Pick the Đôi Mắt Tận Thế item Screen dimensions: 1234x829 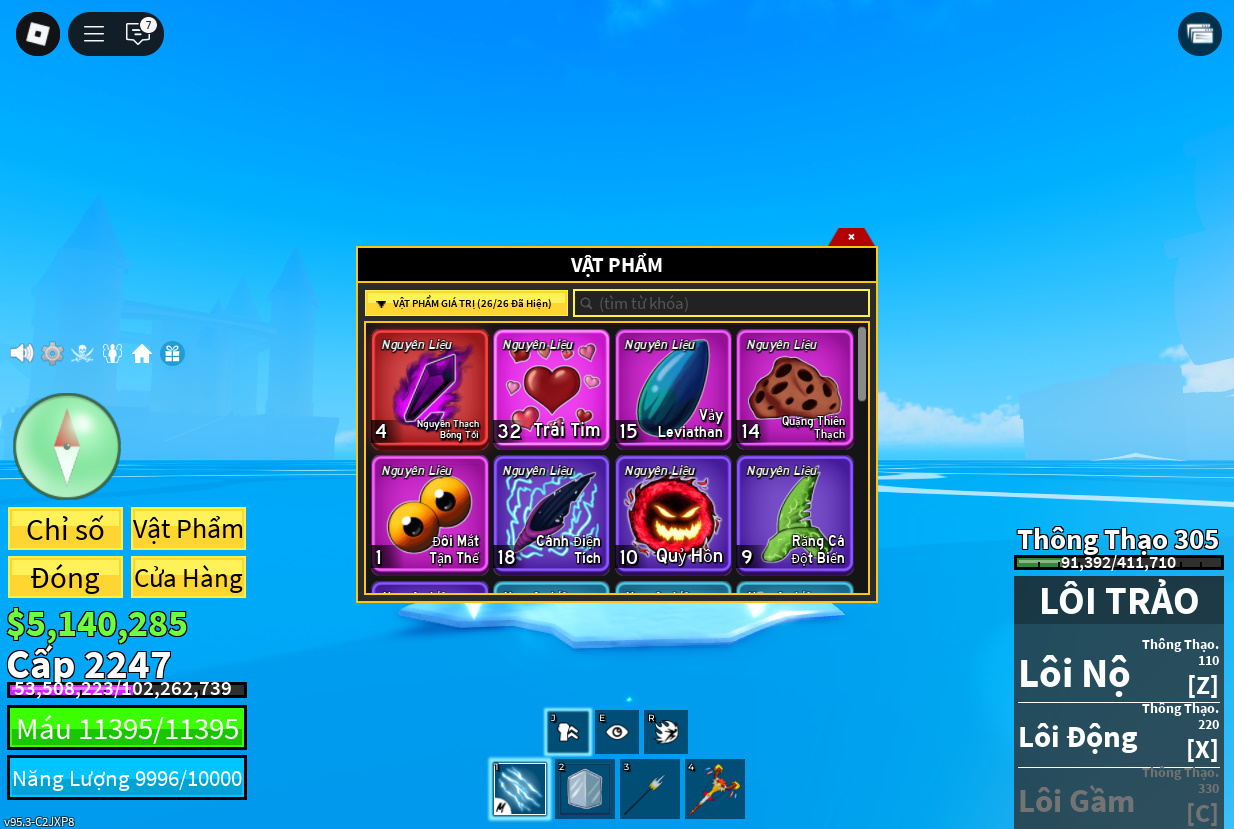tap(430, 514)
